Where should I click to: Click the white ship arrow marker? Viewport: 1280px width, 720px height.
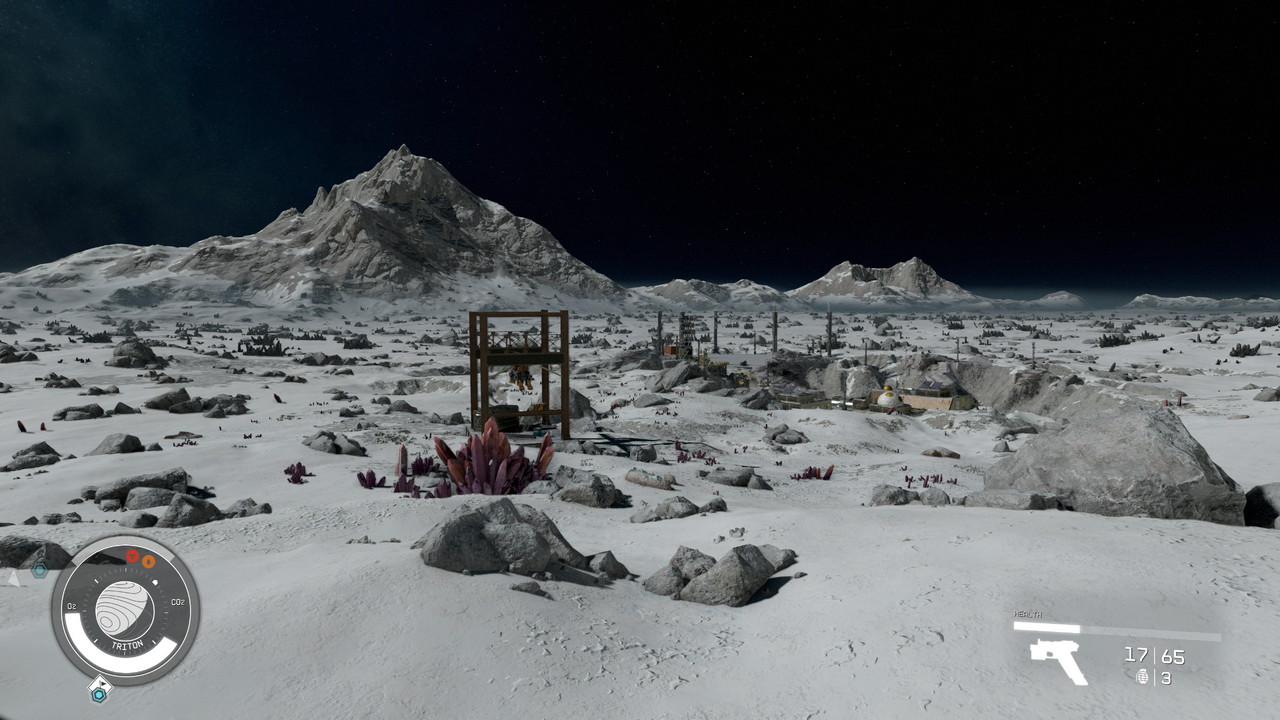13,577
